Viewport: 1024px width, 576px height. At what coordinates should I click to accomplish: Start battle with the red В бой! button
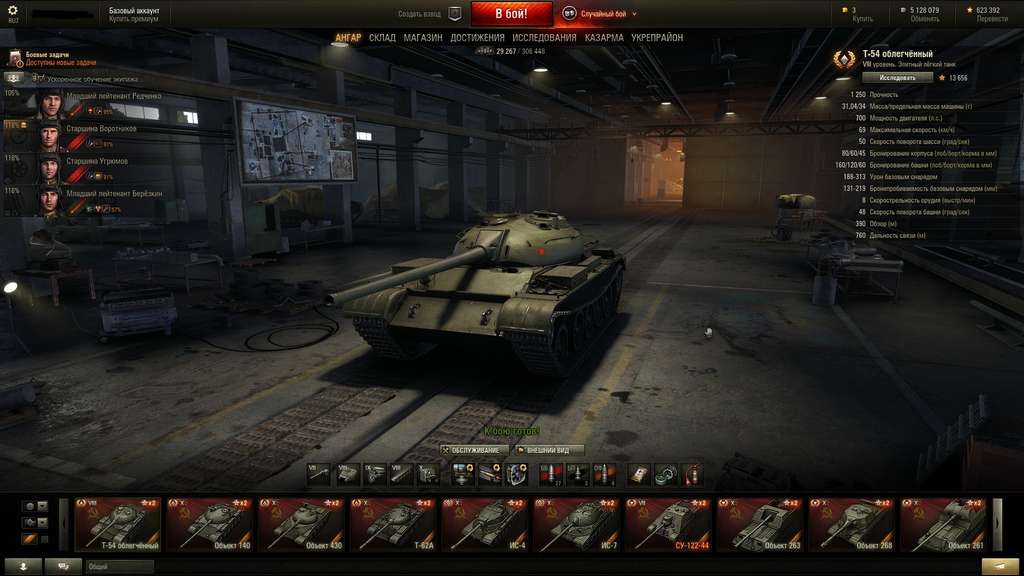pyautogui.click(x=510, y=14)
